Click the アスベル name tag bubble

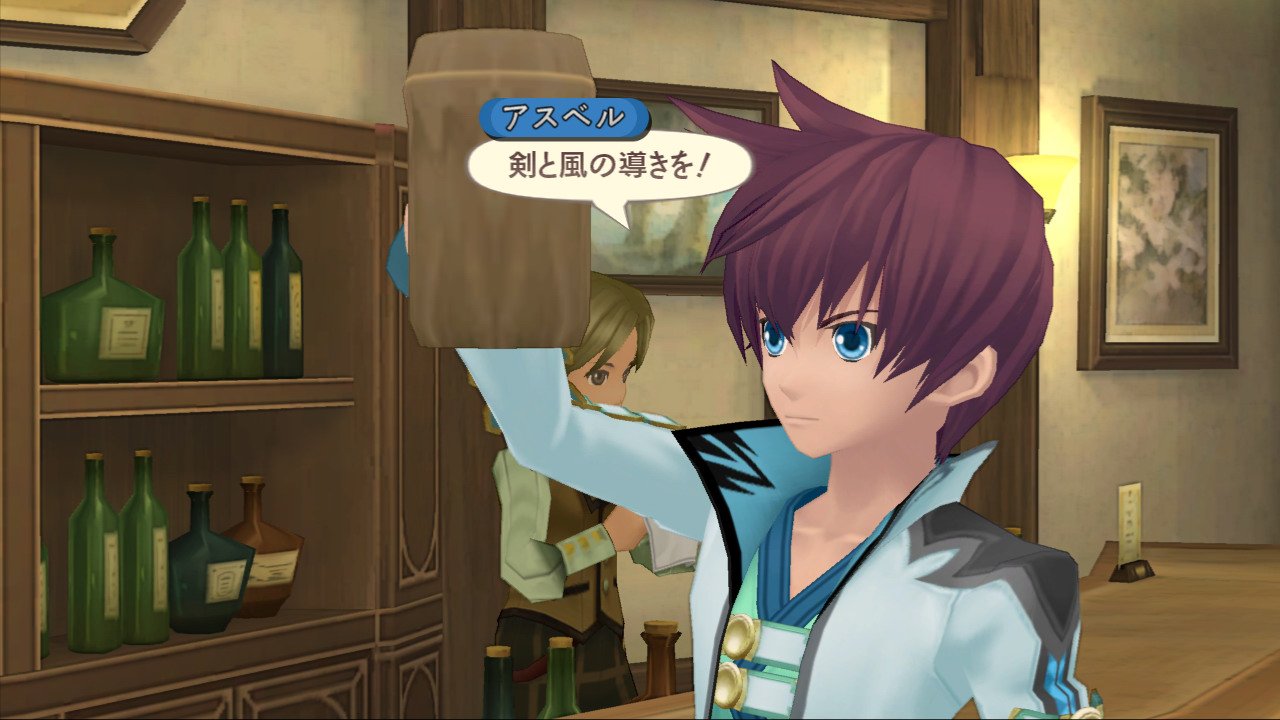coord(564,117)
